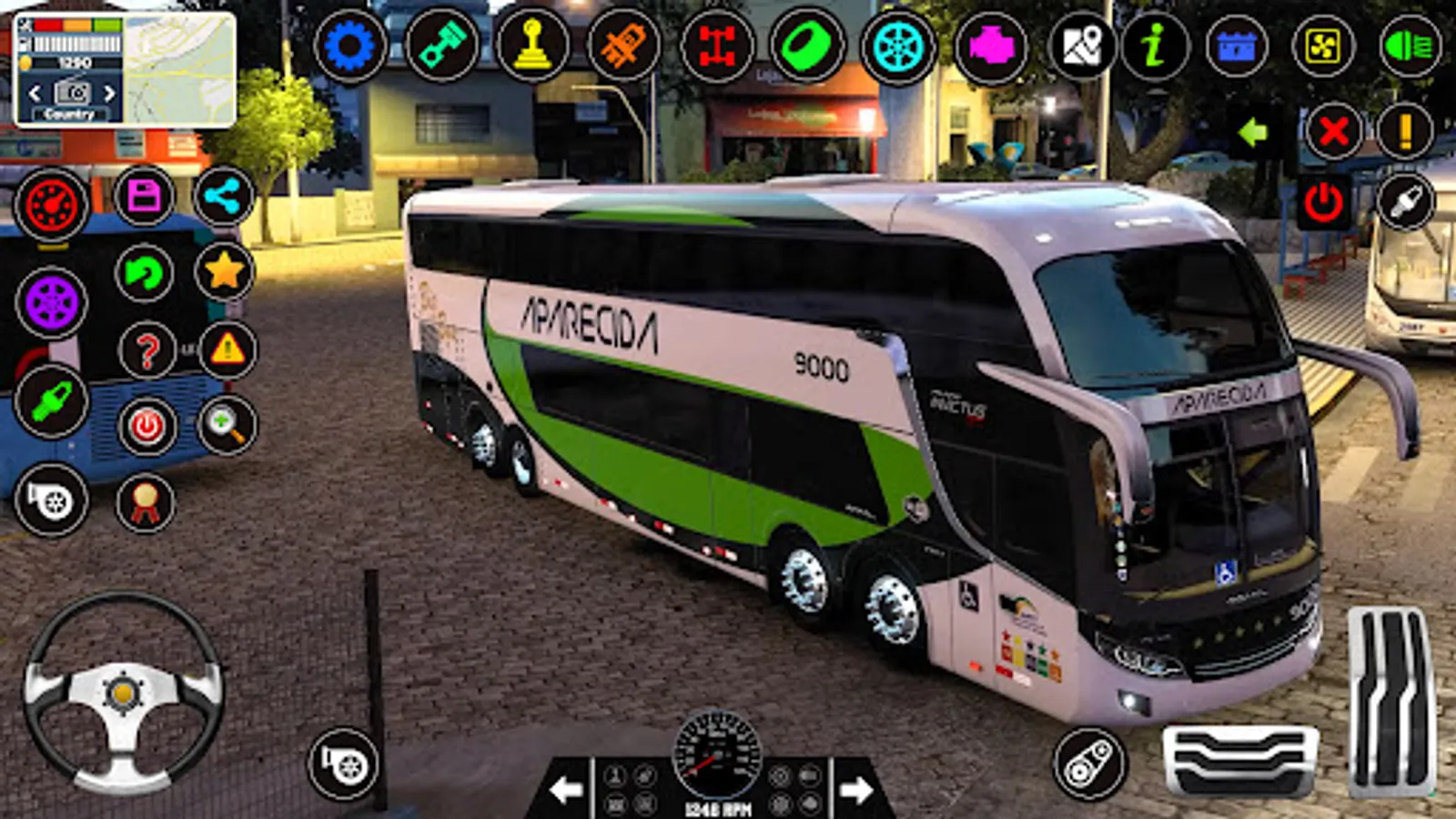Open the minimap
1456x819 pixels.
178,70
